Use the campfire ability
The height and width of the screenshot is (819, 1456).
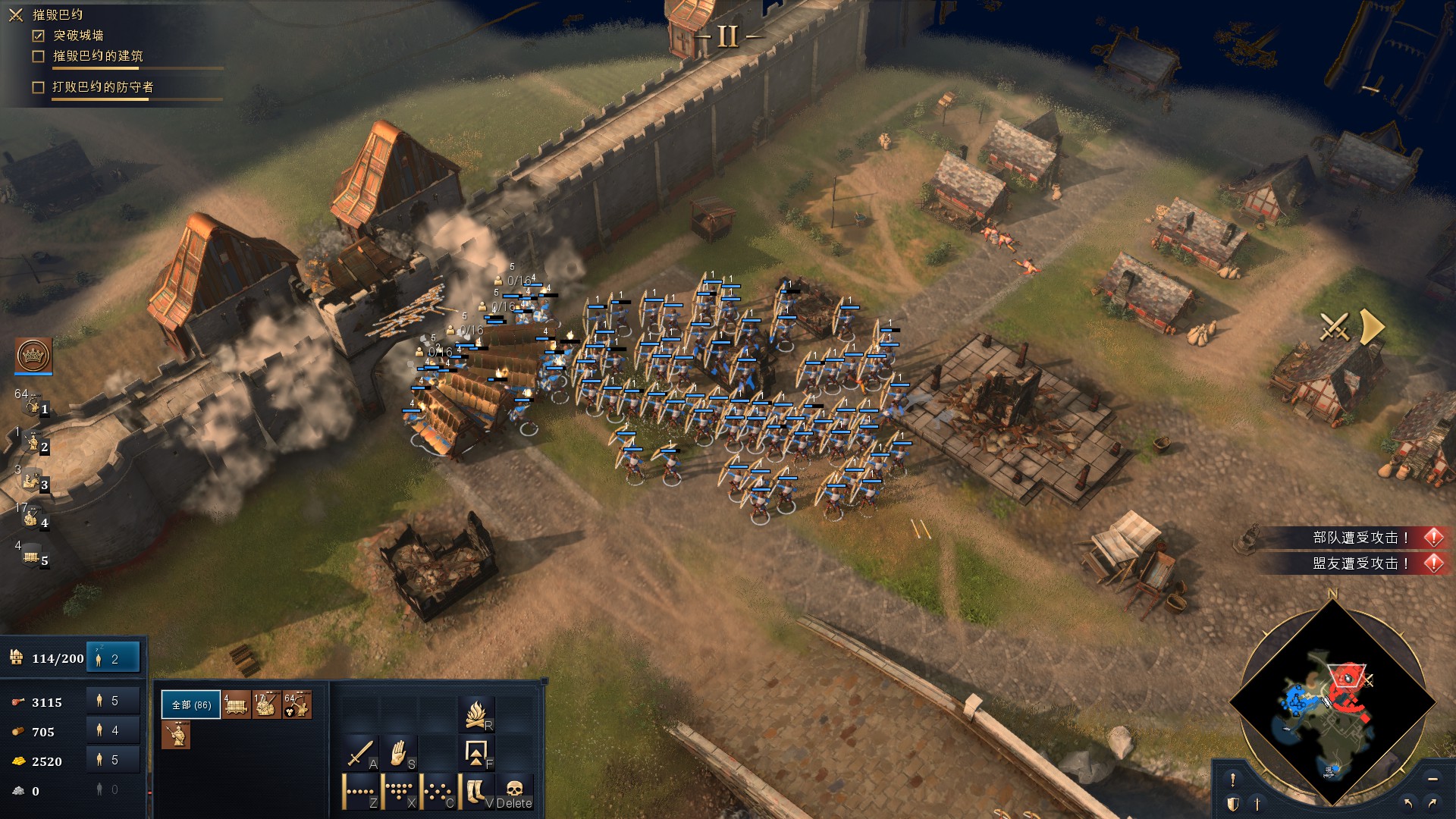[x=477, y=714]
